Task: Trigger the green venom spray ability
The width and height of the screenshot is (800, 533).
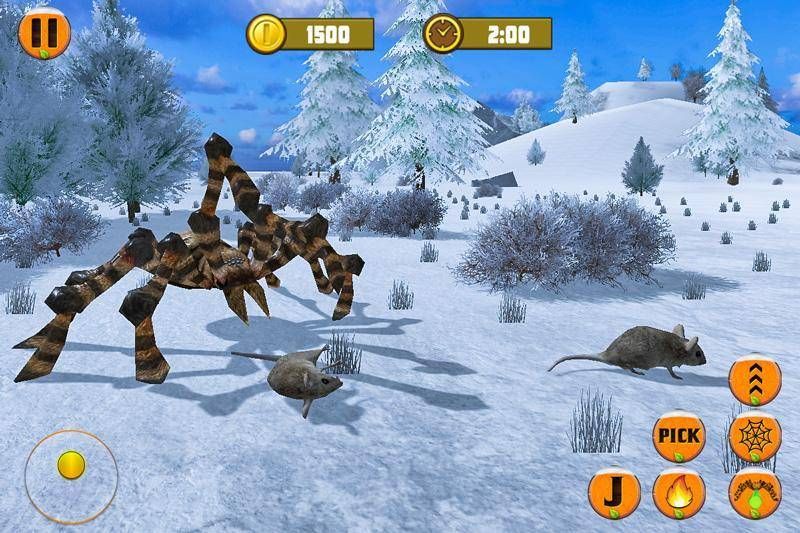Action: [x=755, y=493]
